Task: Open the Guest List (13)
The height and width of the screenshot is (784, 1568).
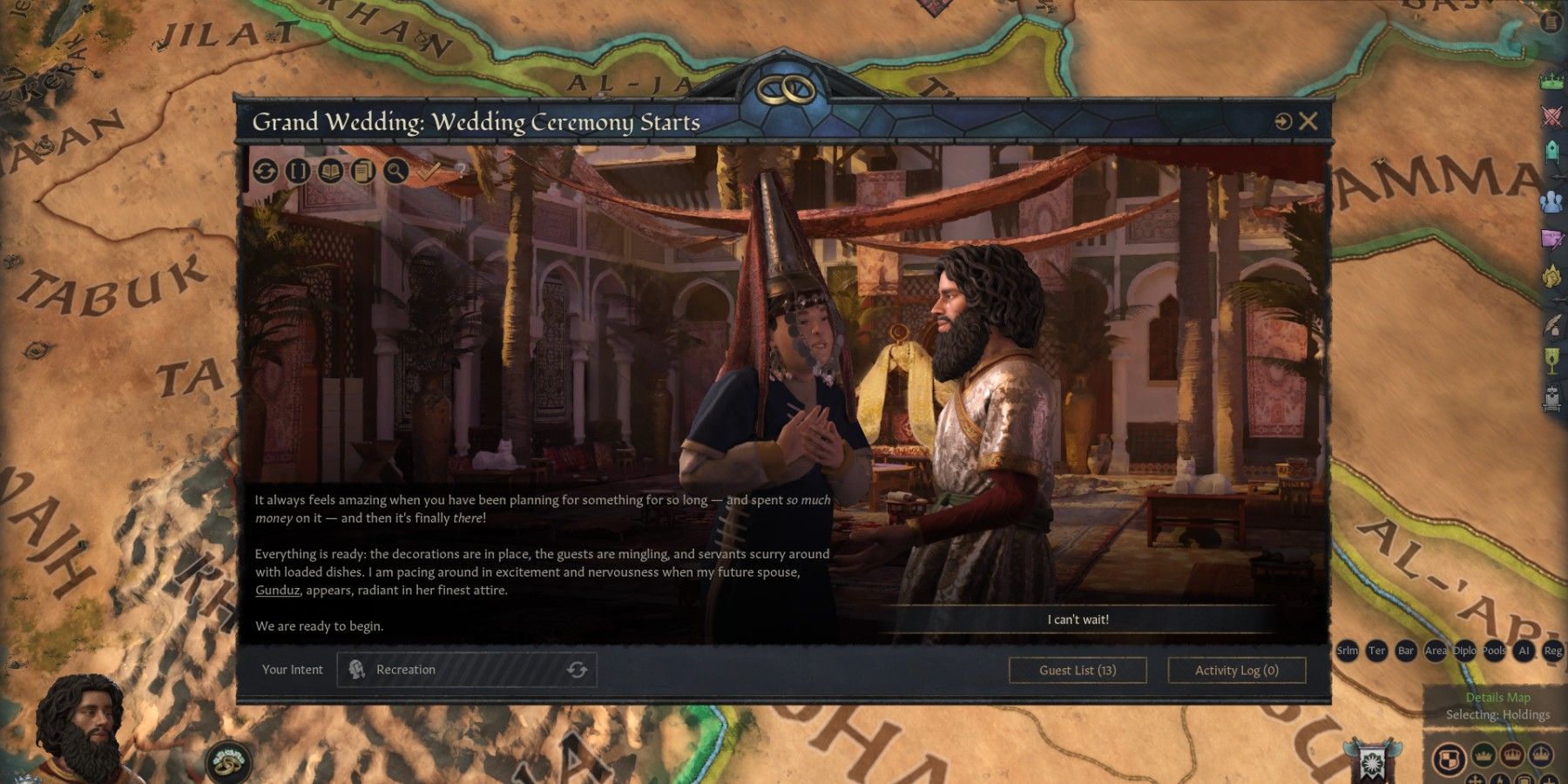Action: (1078, 670)
